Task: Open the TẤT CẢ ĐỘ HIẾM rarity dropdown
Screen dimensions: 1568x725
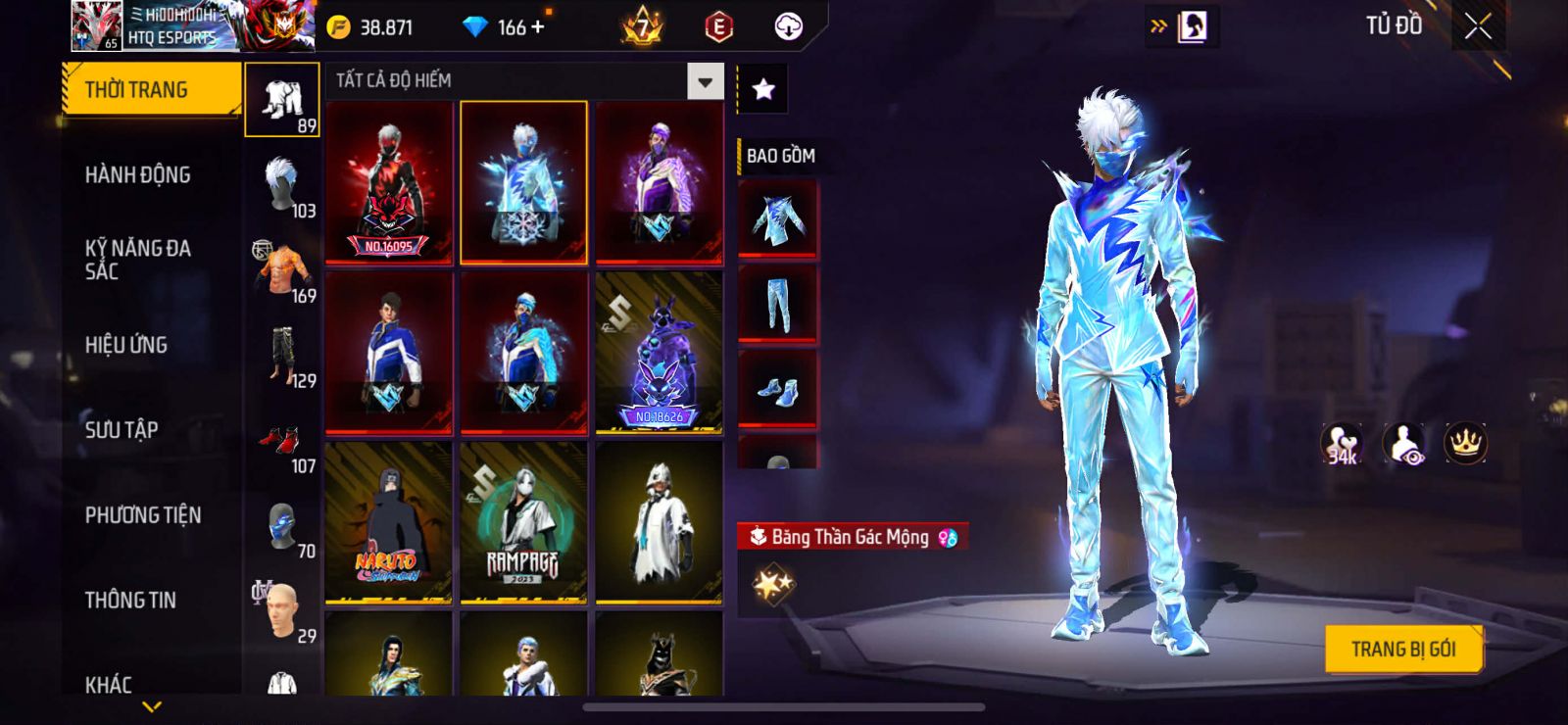Action: (705, 81)
